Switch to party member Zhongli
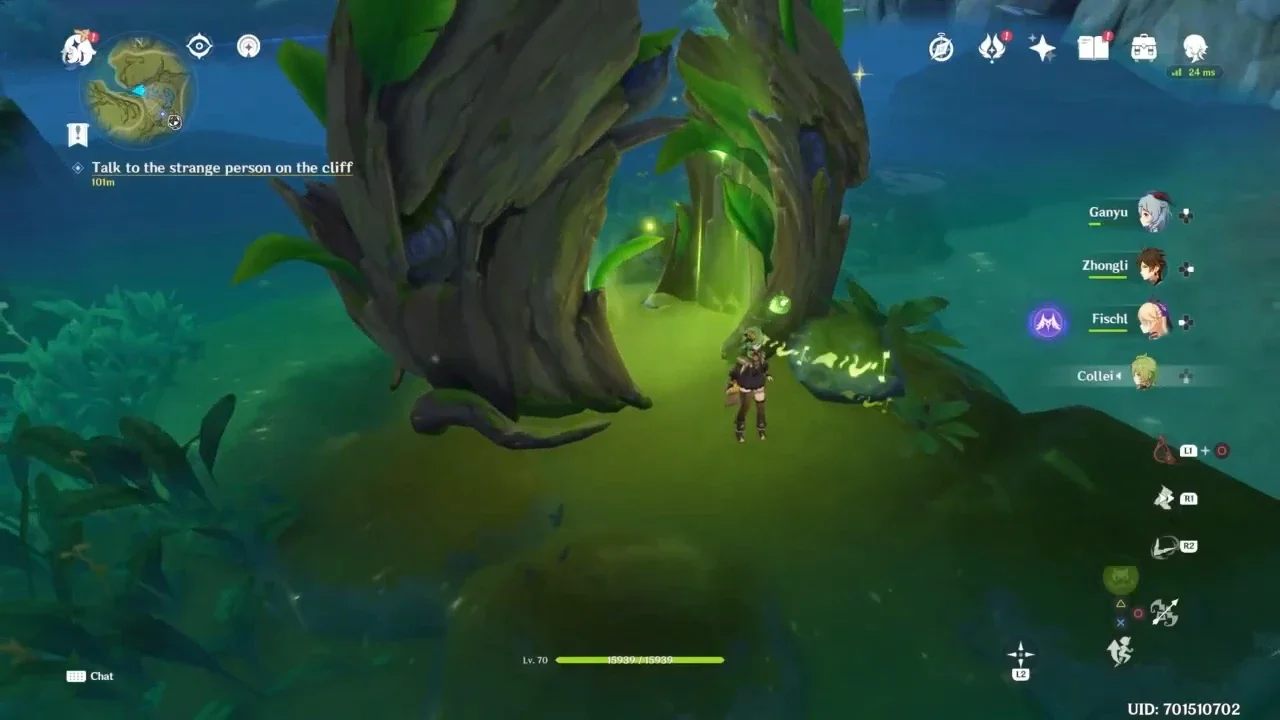The width and height of the screenshot is (1280, 720). pos(1153,267)
